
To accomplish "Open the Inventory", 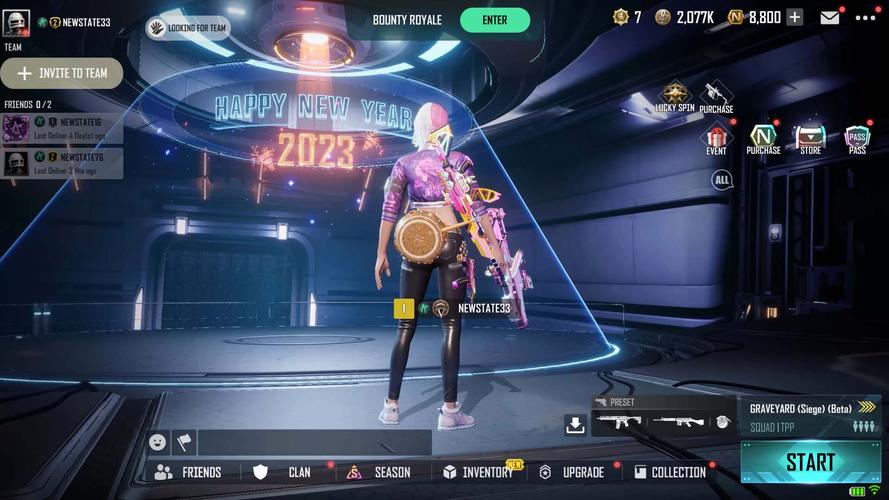I will [478, 472].
